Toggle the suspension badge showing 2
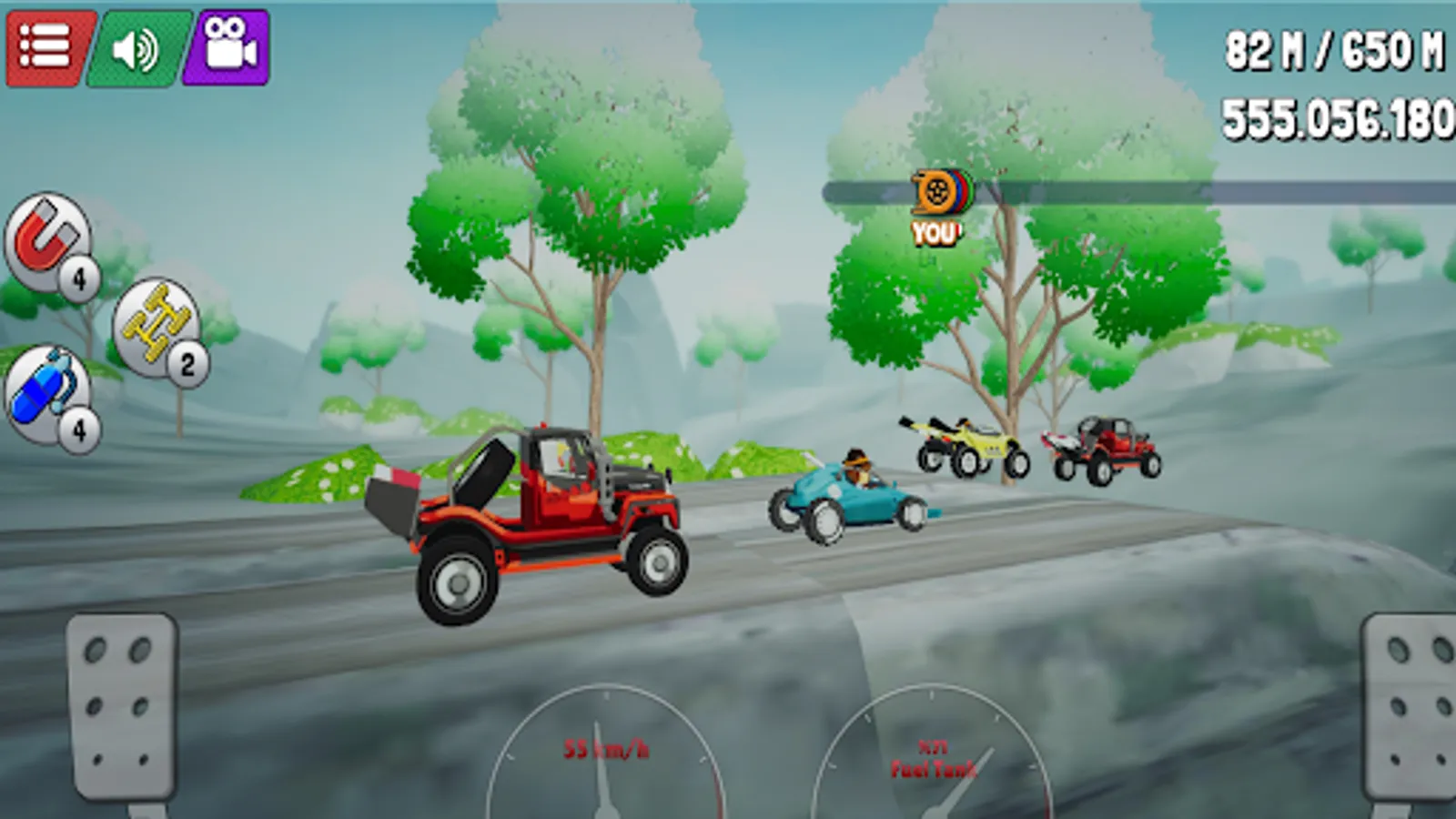 pyautogui.click(x=188, y=362)
